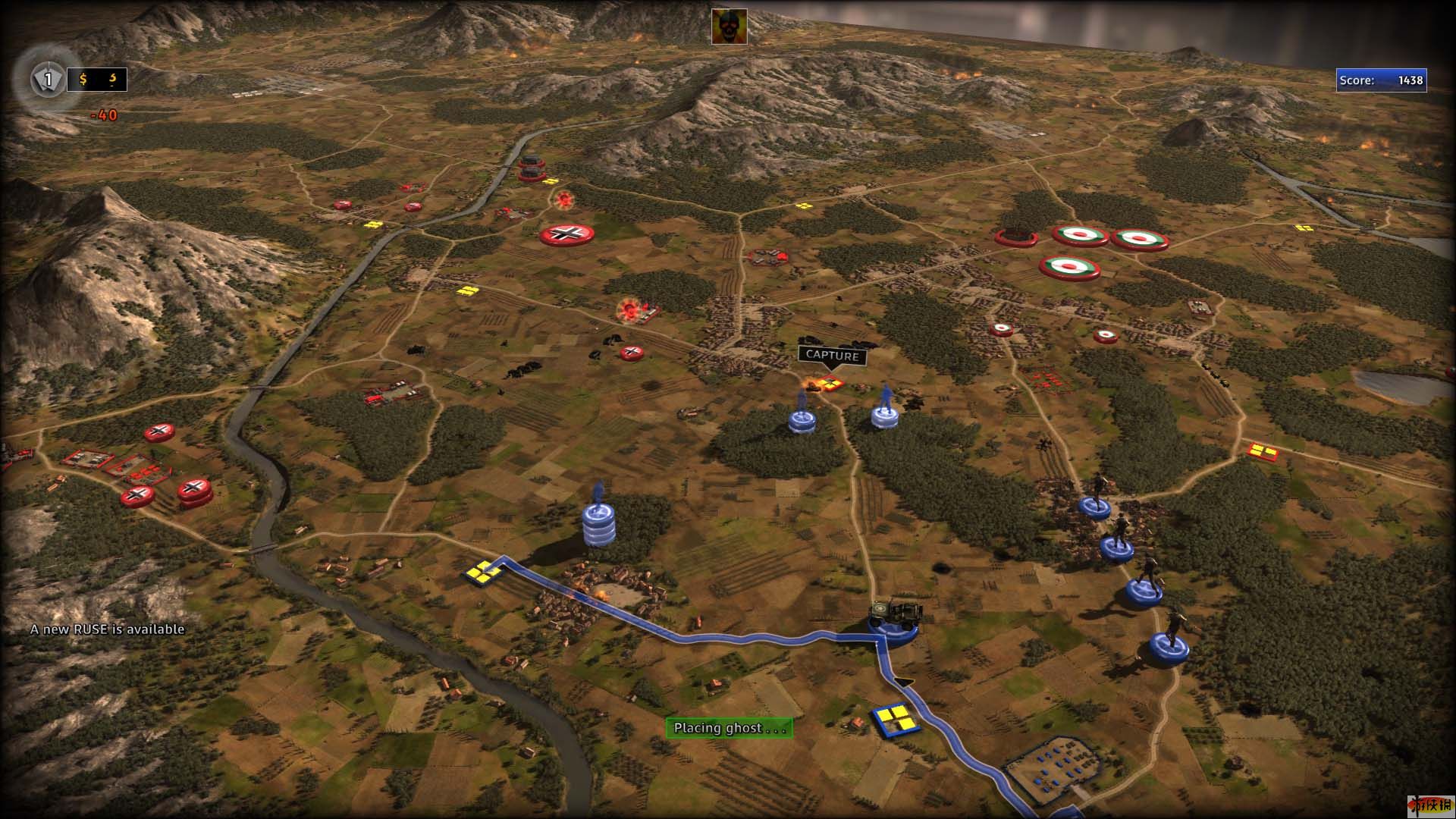Select the tall stacked blue infantry unit
Image resolution: width=1456 pixels, height=819 pixels.
pos(599,522)
